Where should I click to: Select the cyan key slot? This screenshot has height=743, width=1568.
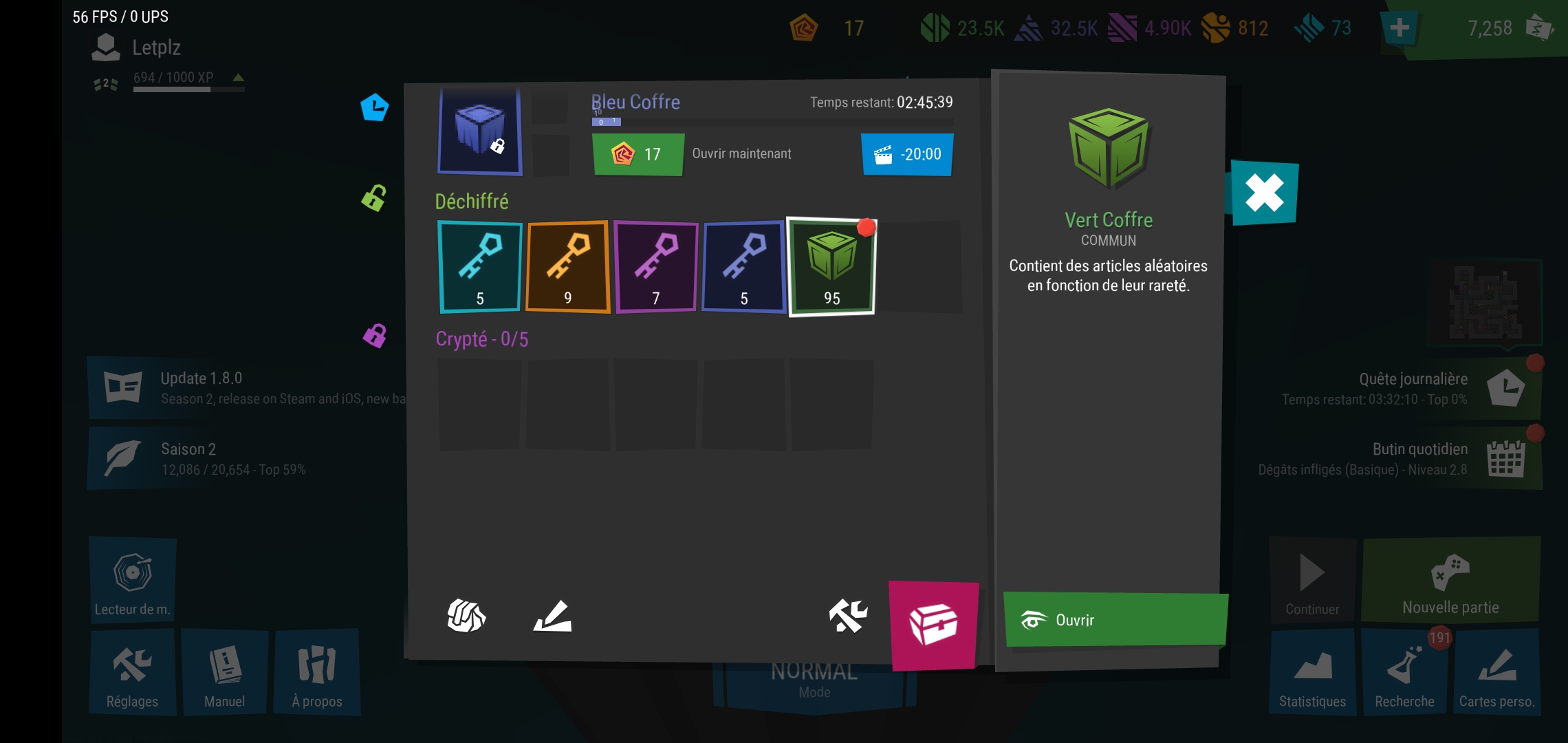[x=479, y=267]
